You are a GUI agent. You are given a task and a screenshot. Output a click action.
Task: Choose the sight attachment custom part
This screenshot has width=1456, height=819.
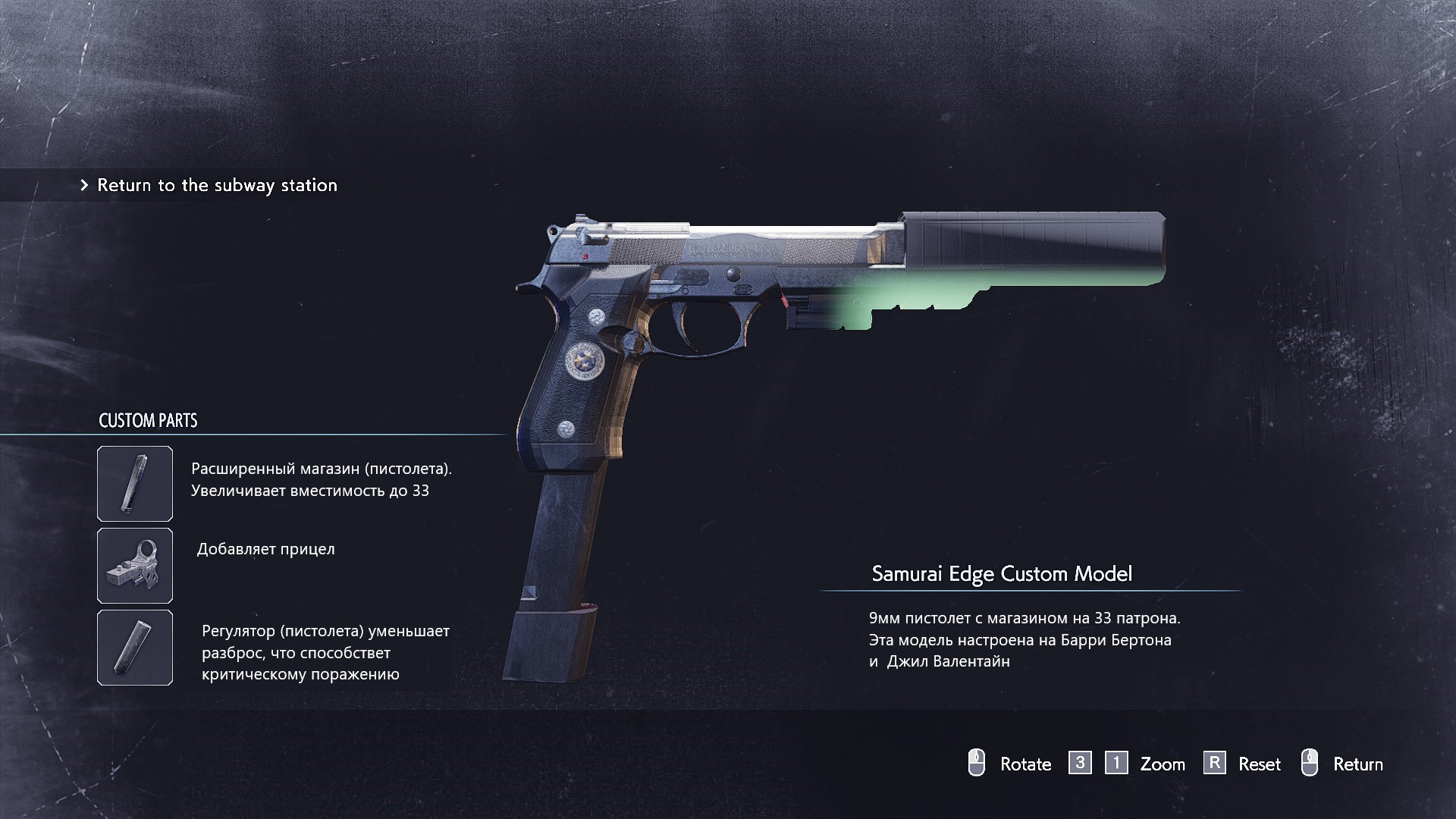click(x=135, y=566)
